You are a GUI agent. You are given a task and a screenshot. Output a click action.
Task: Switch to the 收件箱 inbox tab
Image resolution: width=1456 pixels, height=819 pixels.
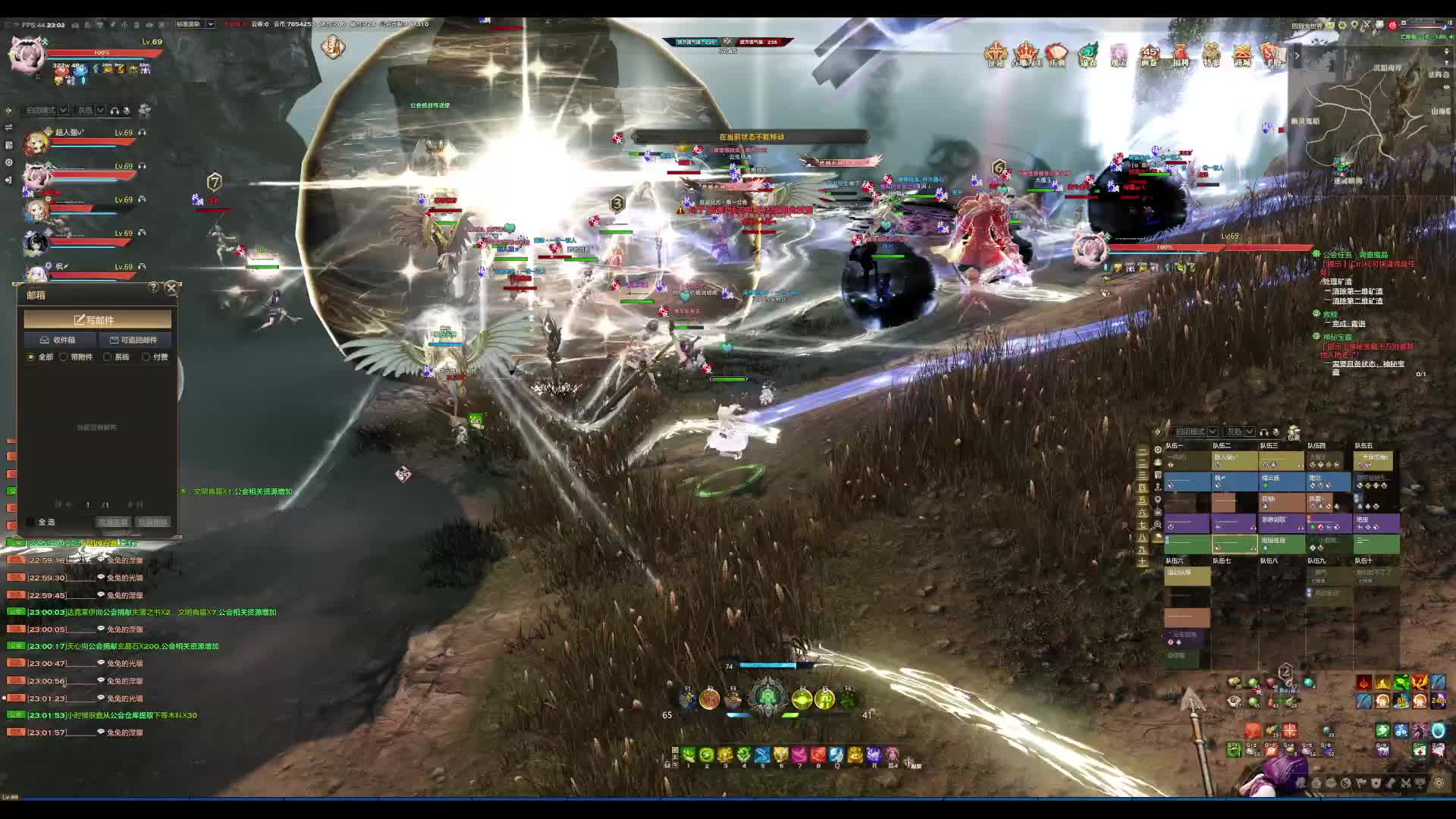59,340
